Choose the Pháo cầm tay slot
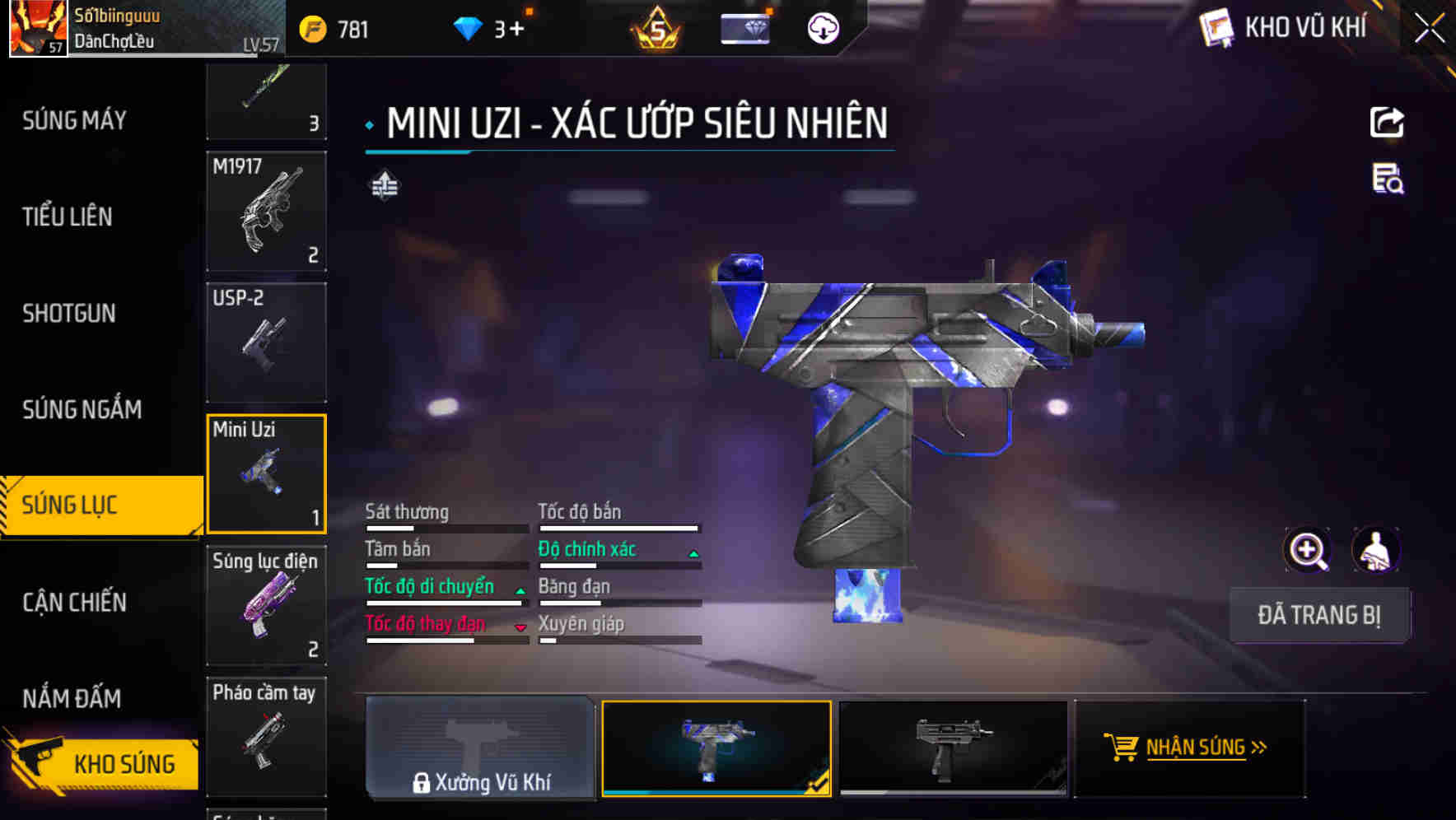Viewport: 1456px width, 820px height. tap(266, 736)
